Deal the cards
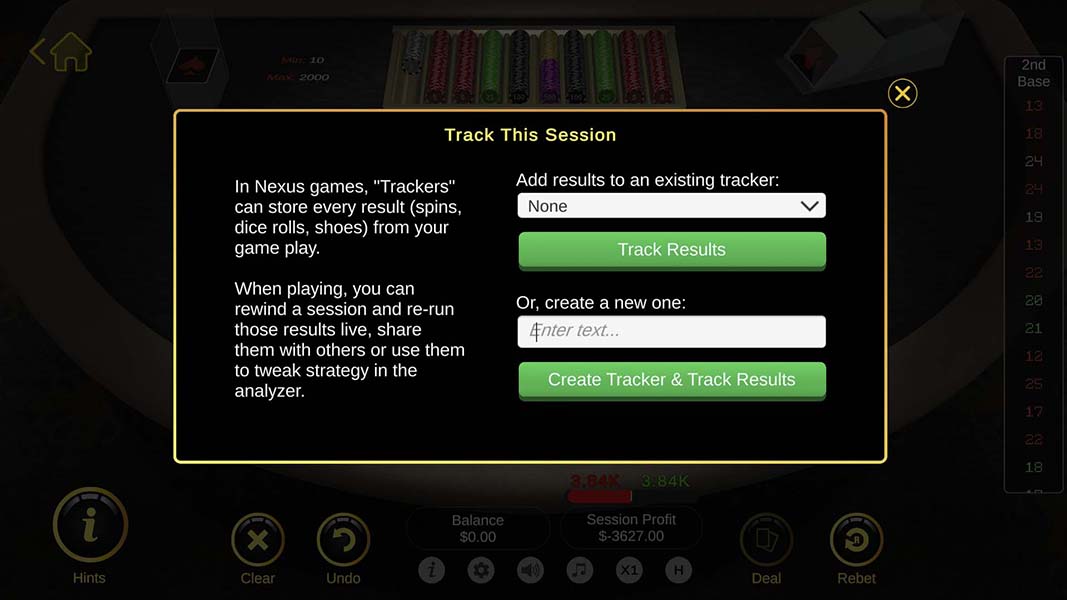The width and height of the screenshot is (1067, 600). click(766, 541)
